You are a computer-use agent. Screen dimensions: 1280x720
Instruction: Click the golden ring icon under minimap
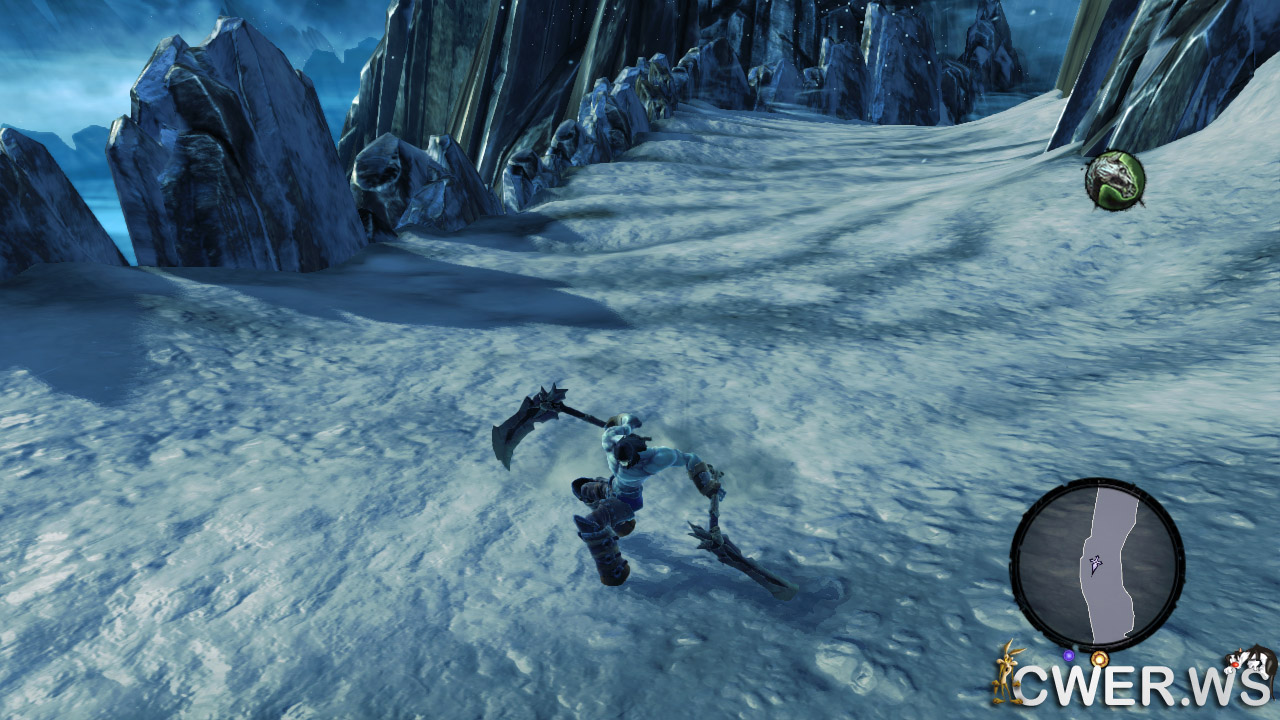point(1099,658)
